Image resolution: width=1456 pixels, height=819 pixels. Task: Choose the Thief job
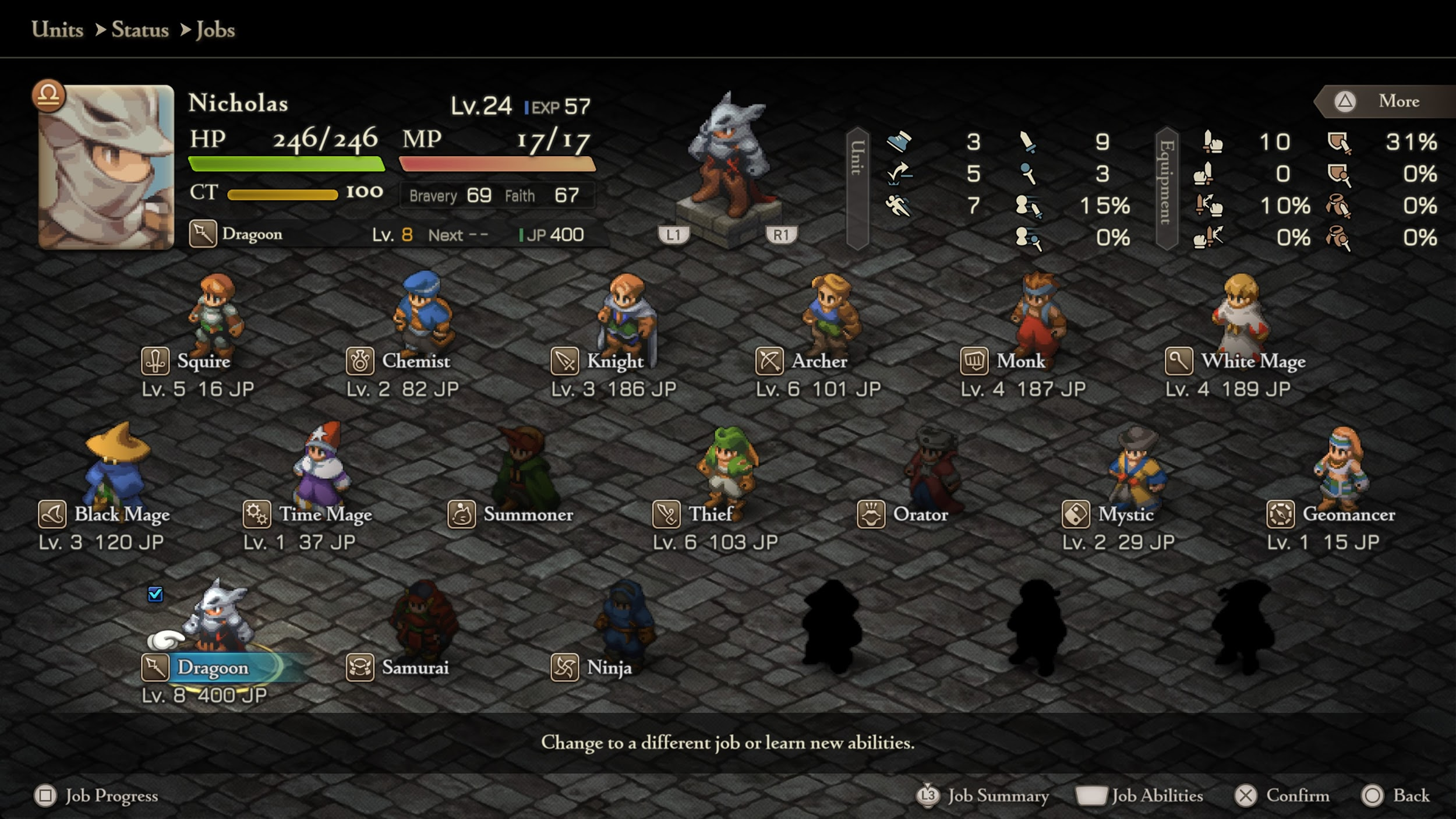(x=709, y=514)
